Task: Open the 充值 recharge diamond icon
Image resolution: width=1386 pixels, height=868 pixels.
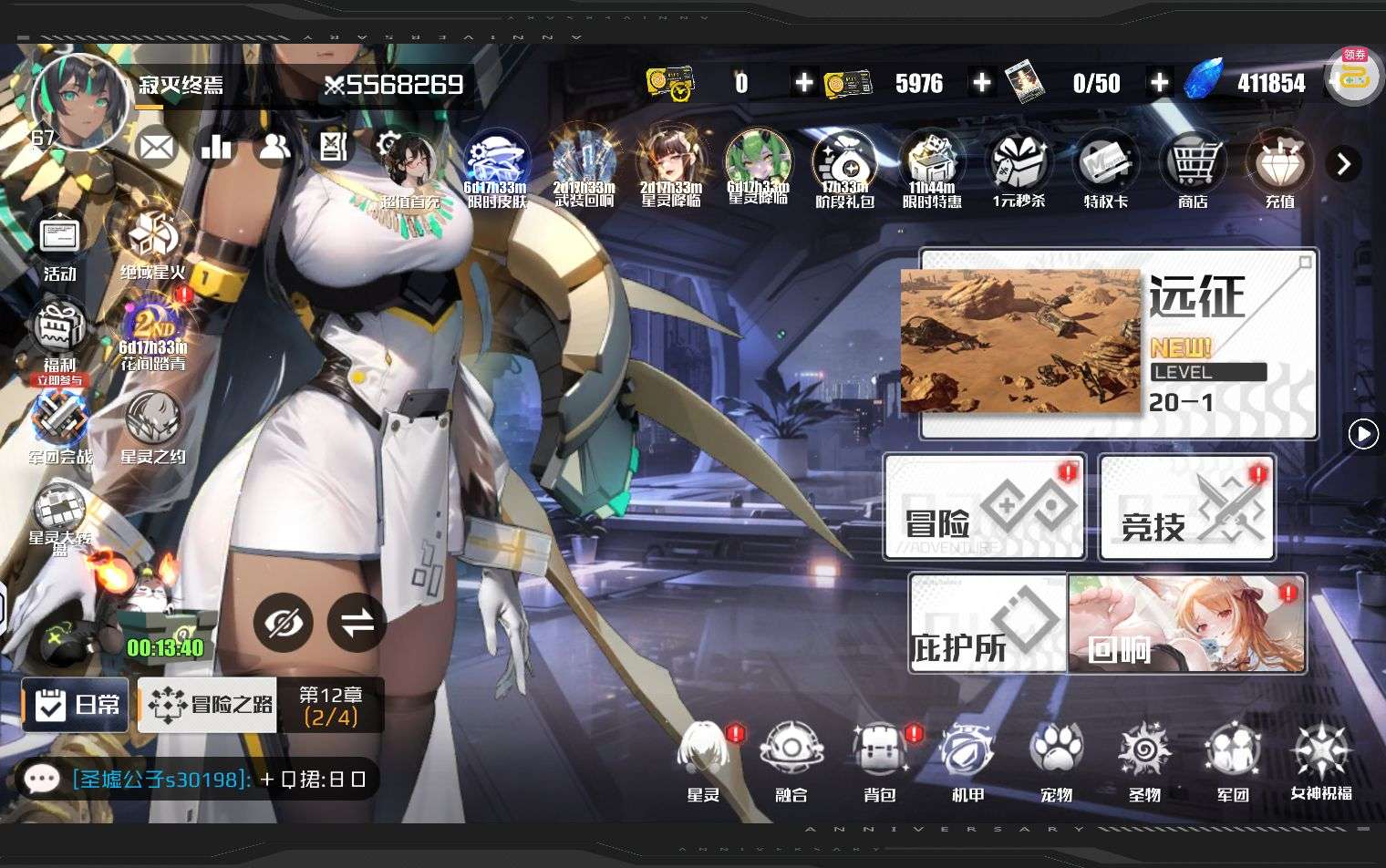Action: [1280, 170]
